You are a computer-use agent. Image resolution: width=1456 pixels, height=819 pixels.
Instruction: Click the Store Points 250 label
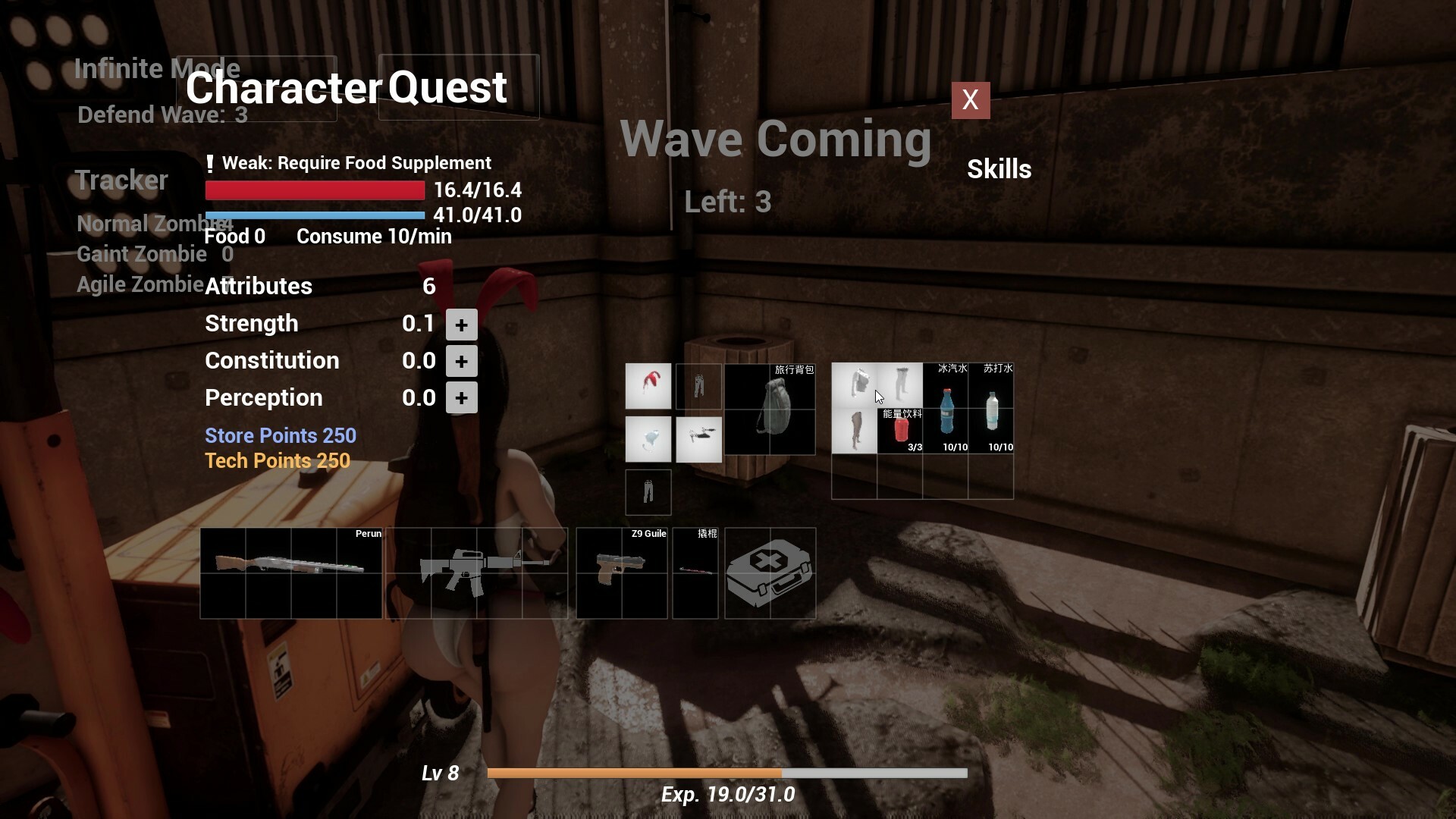point(280,436)
